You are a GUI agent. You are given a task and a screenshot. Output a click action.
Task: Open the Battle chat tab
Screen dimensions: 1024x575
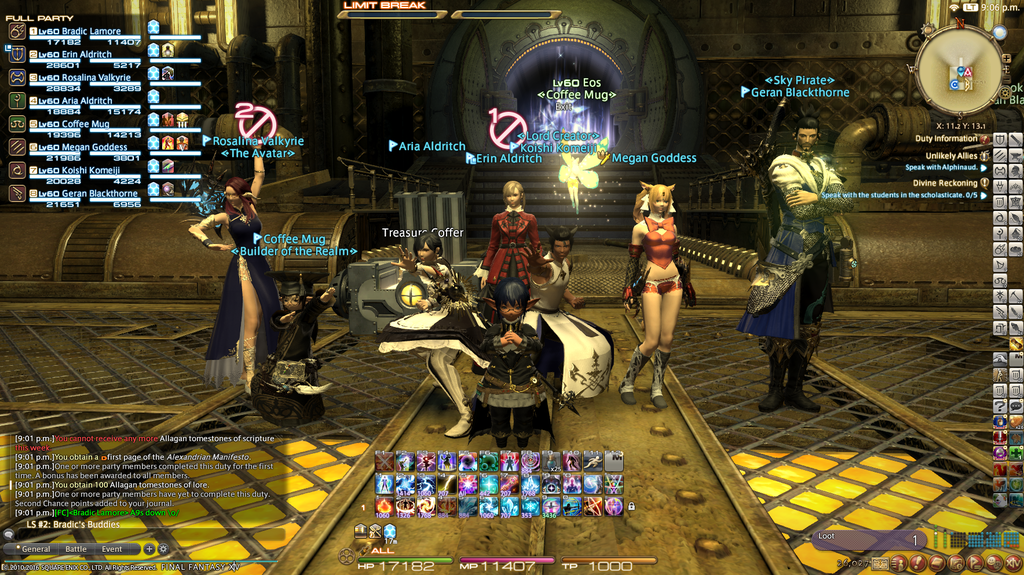click(x=76, y=549)
